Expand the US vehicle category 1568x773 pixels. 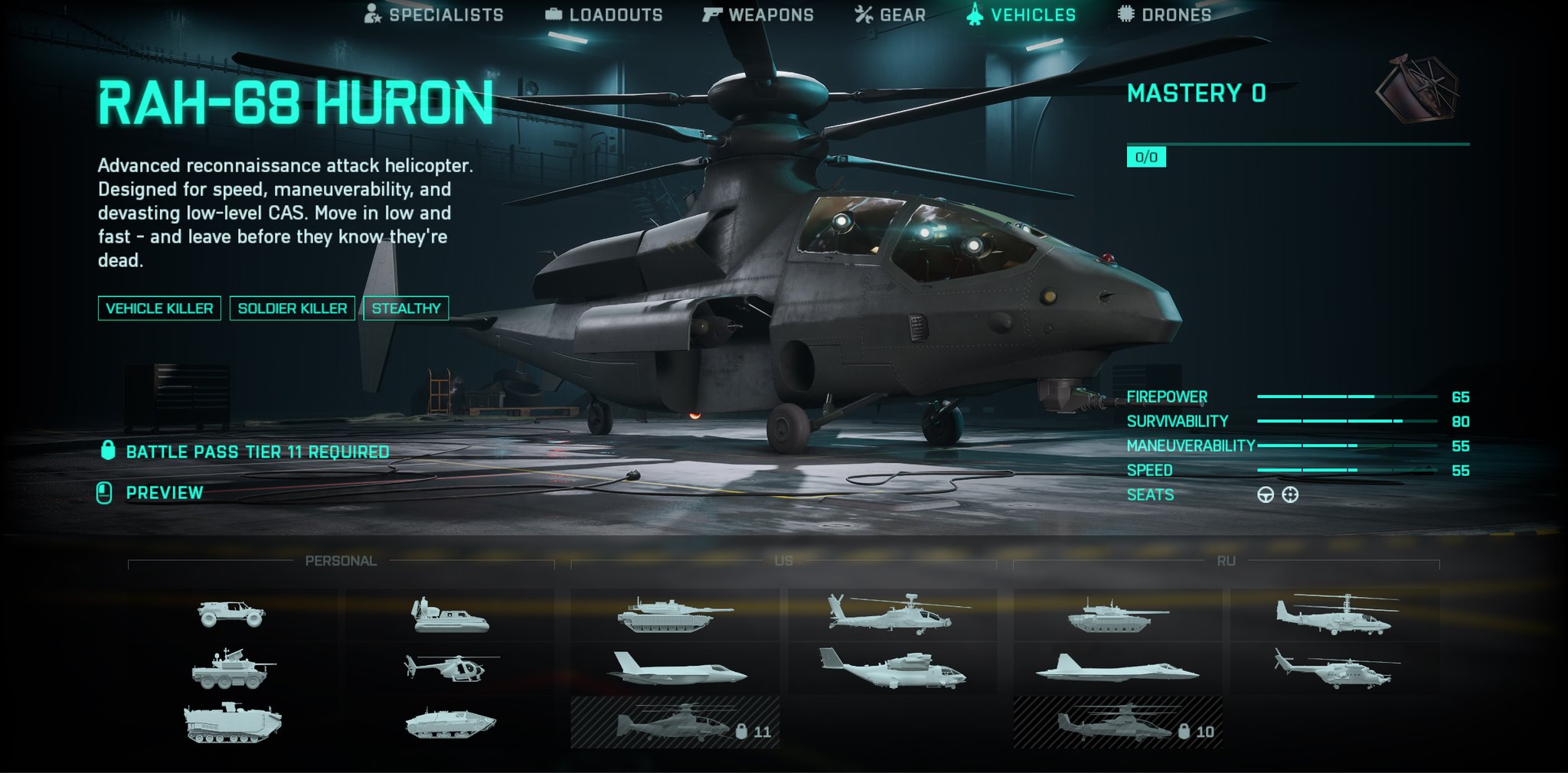tap(785, 559)
